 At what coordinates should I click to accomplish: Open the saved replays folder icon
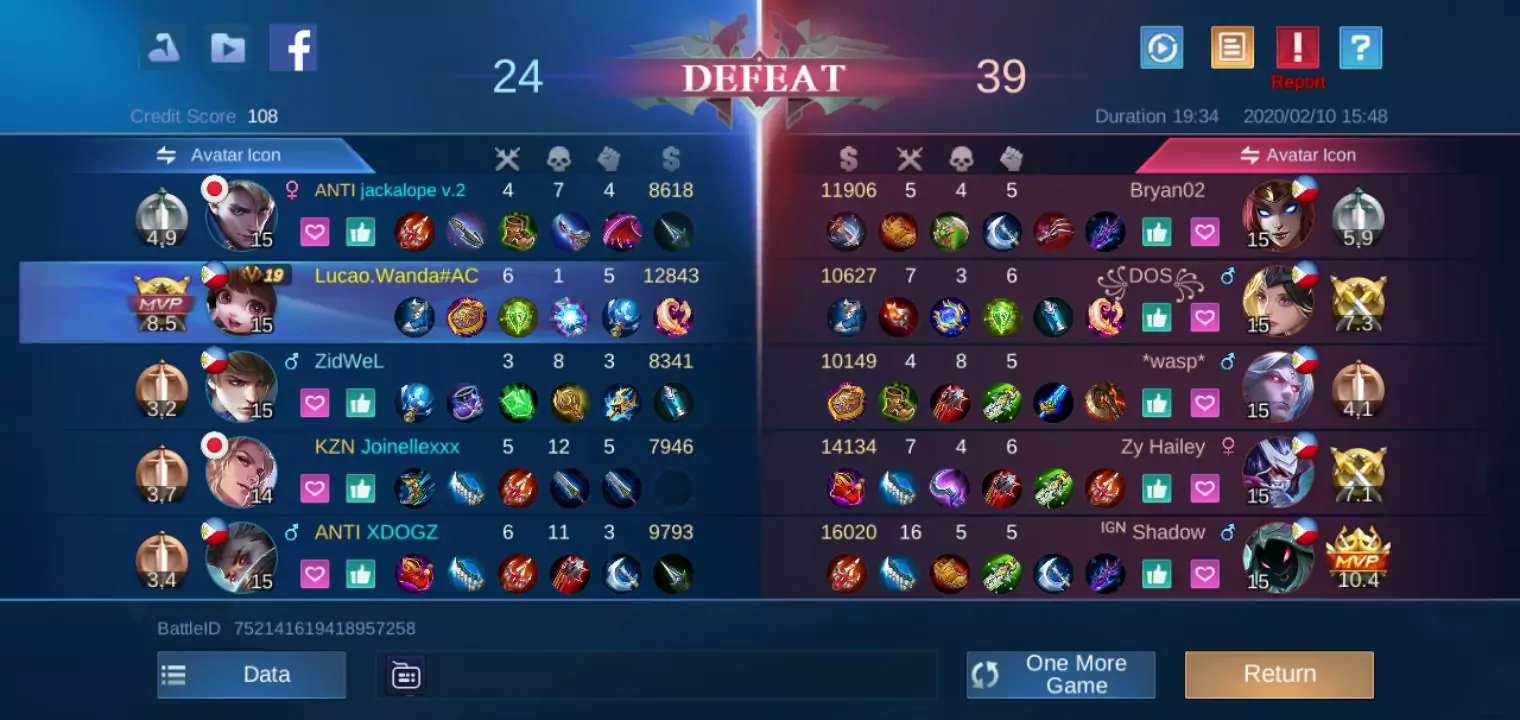click(226, 46)
